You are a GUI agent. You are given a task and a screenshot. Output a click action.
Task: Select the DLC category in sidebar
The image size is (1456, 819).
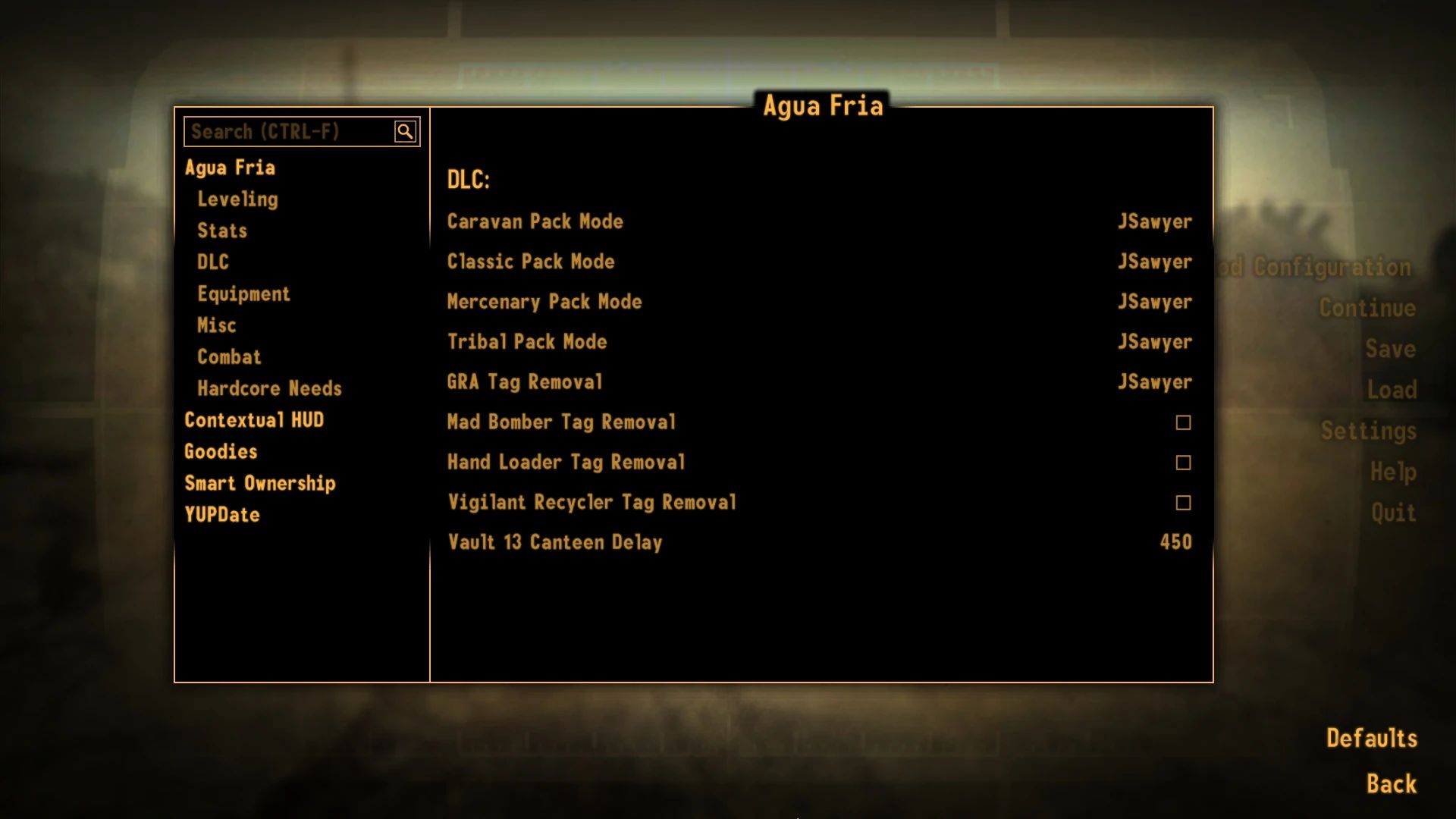212,262
